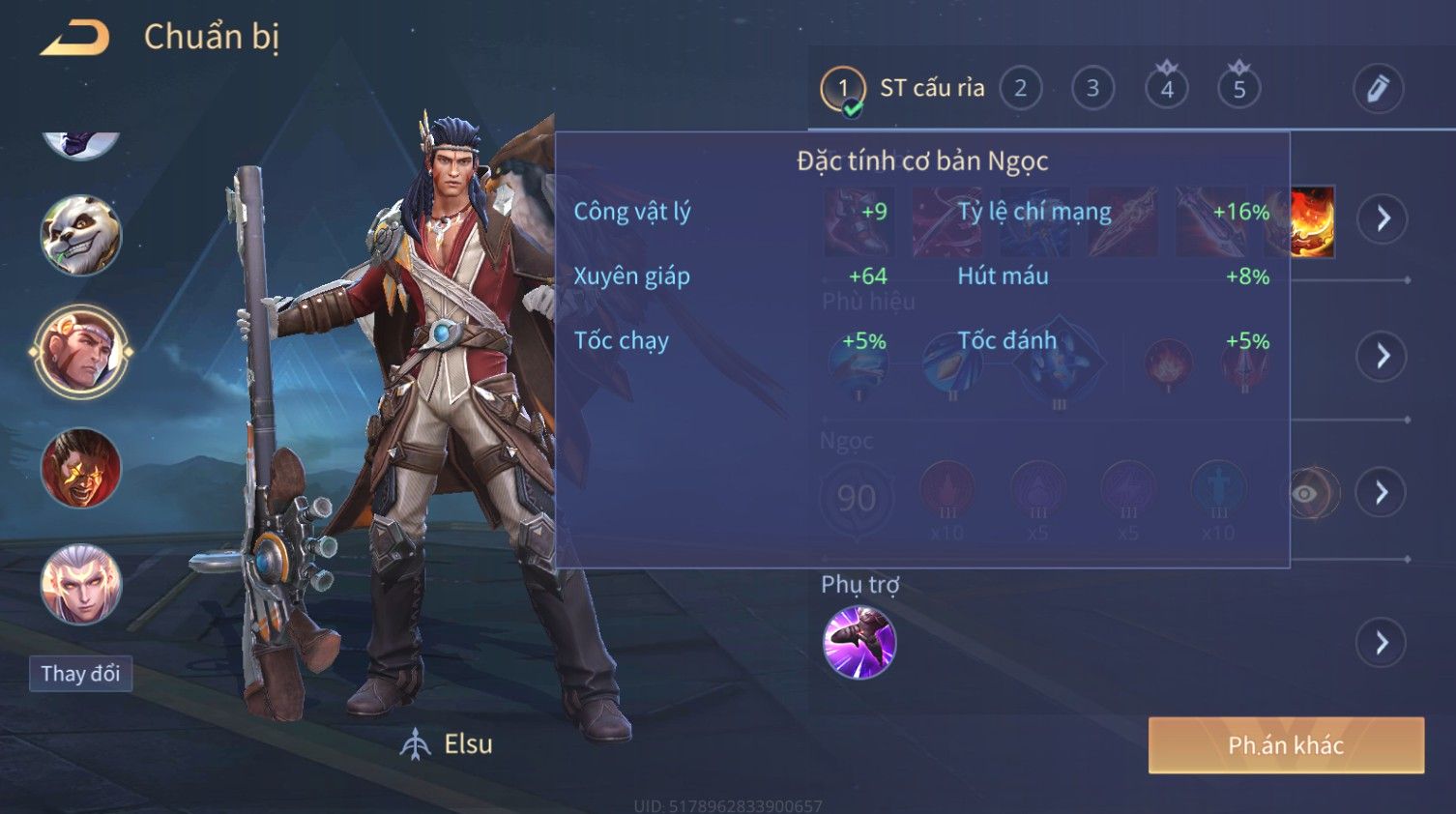This screenshot has width=1456, height=814.
Task: Open the Ngọc rune section arrow
Action: (1383, 493)
